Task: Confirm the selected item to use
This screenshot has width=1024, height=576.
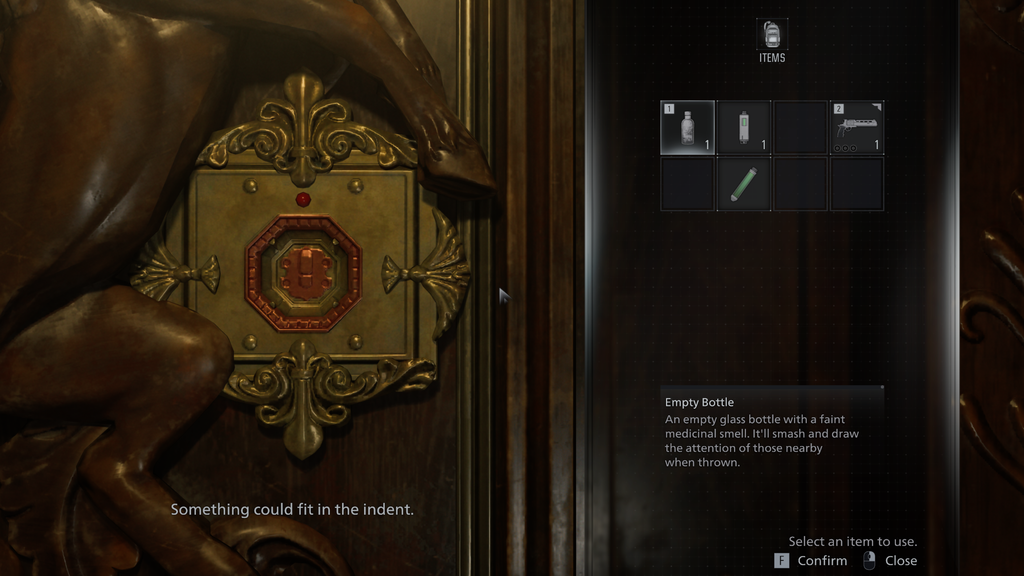Action: 812,561
